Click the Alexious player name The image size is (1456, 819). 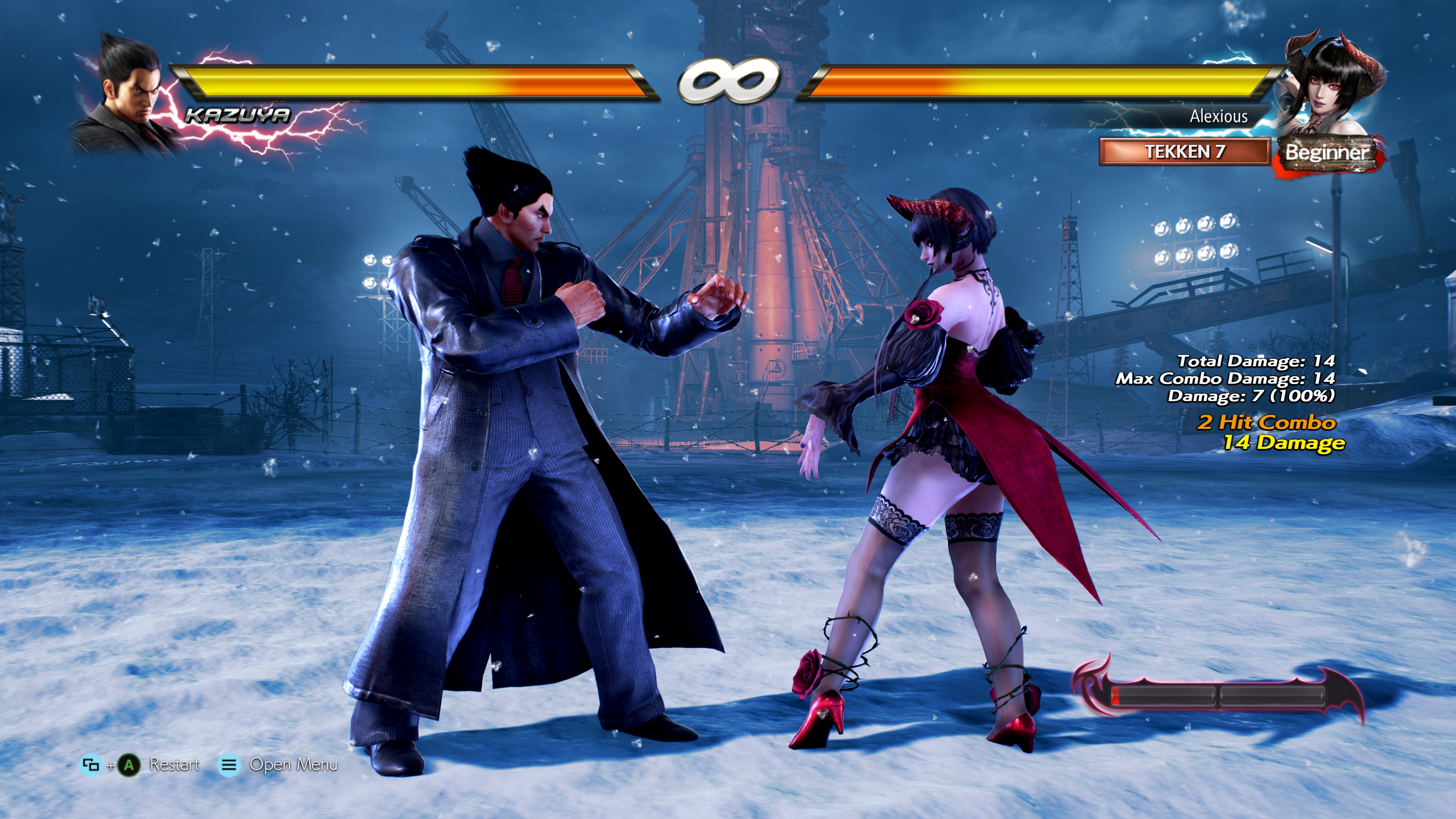point(1218,116)
